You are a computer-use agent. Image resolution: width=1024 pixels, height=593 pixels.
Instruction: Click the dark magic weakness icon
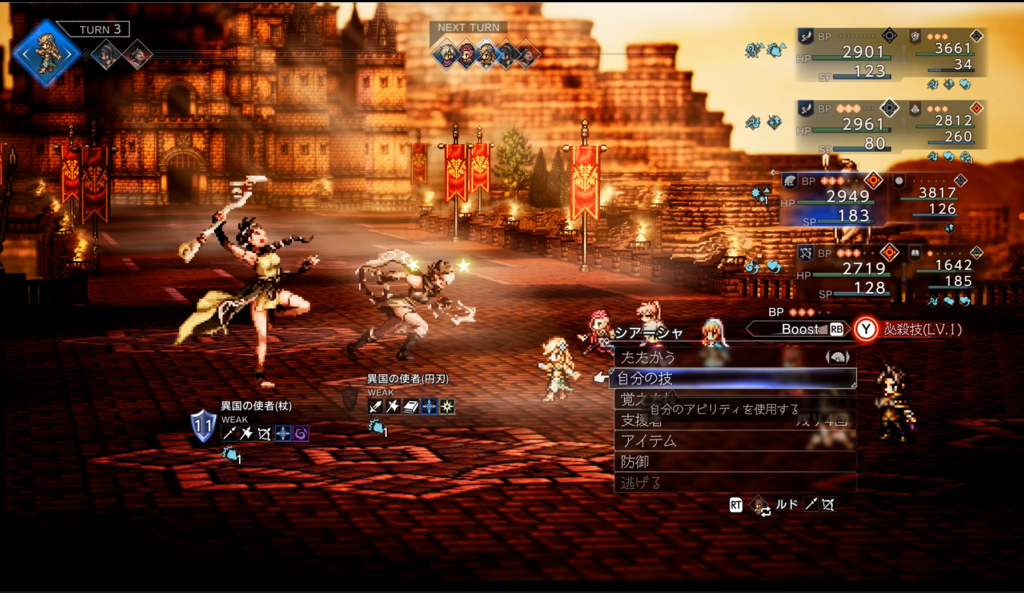click(x=301, y=433)
